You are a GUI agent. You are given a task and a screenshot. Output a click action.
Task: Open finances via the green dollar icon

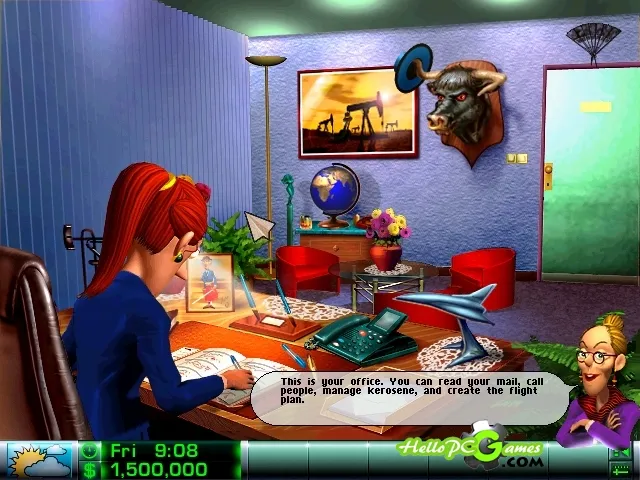click(x=91, y=469)
